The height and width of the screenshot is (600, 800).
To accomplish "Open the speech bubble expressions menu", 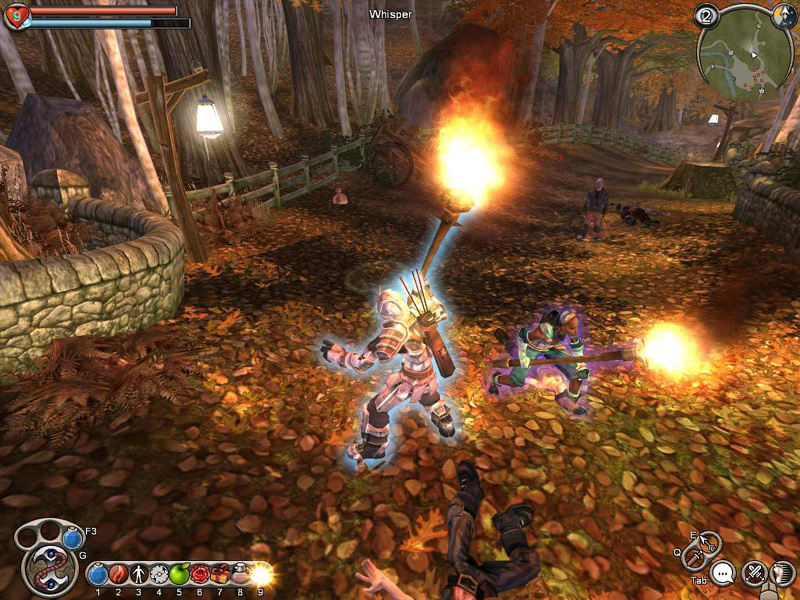I will pos(723,573).
